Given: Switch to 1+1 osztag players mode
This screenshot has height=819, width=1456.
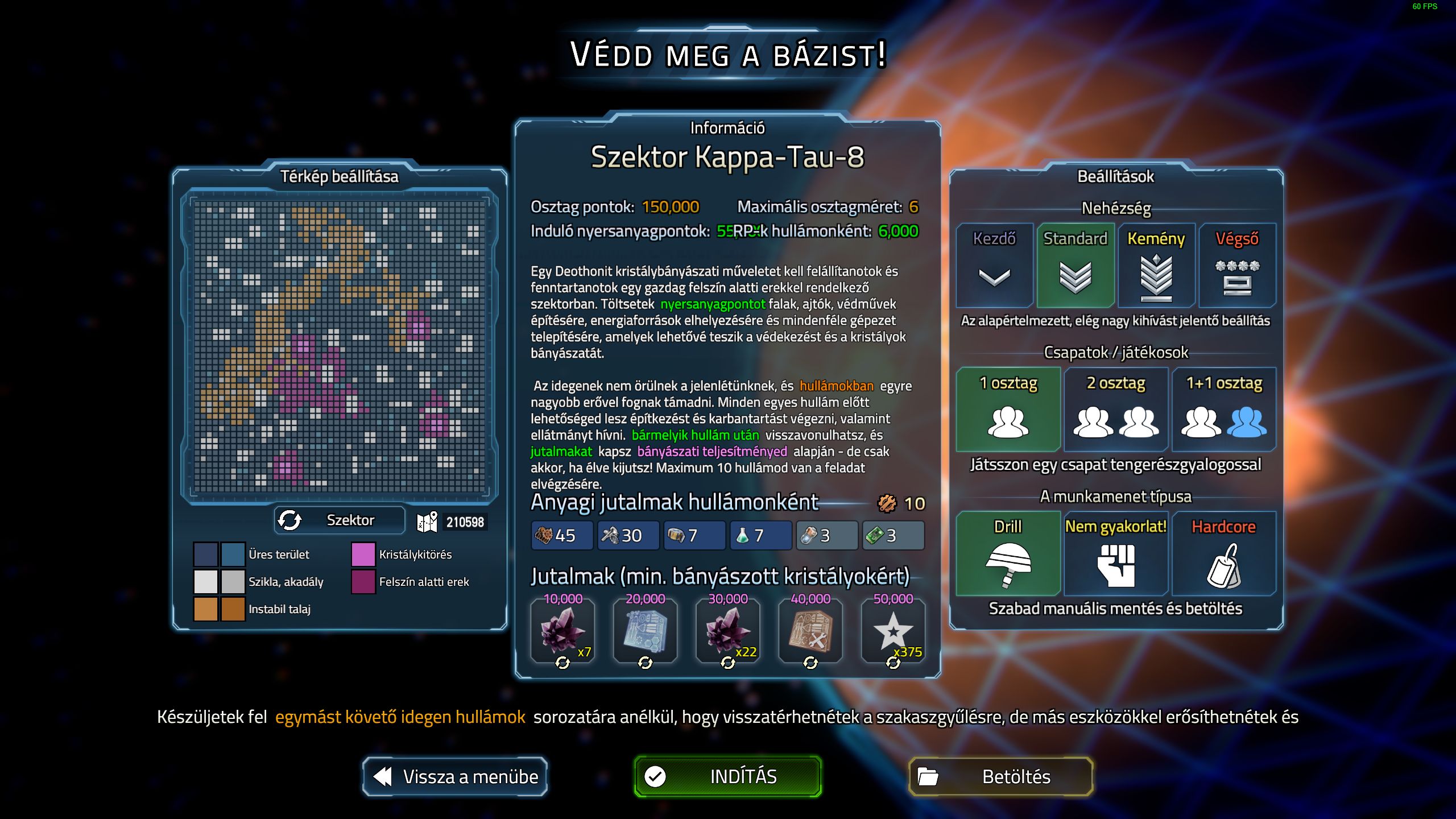Looking at the screenshot, I should (1224, 409).
